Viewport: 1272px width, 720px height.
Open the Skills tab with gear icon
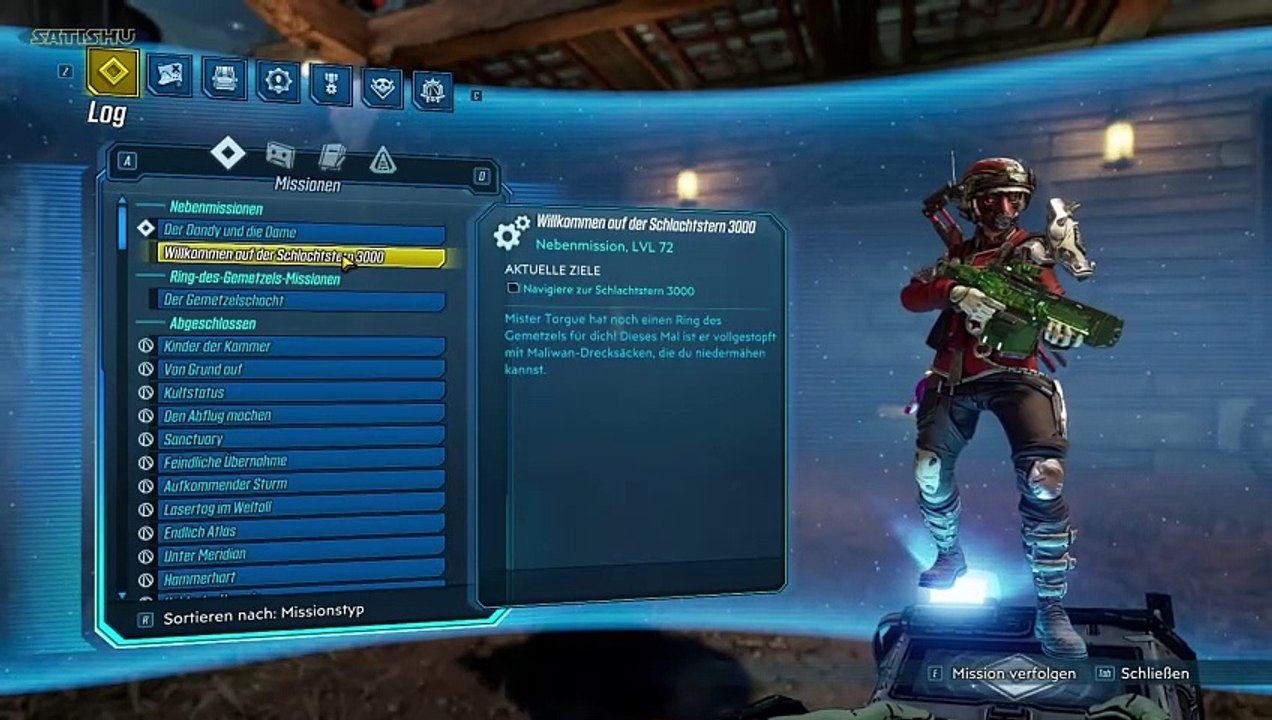[277, 82]
